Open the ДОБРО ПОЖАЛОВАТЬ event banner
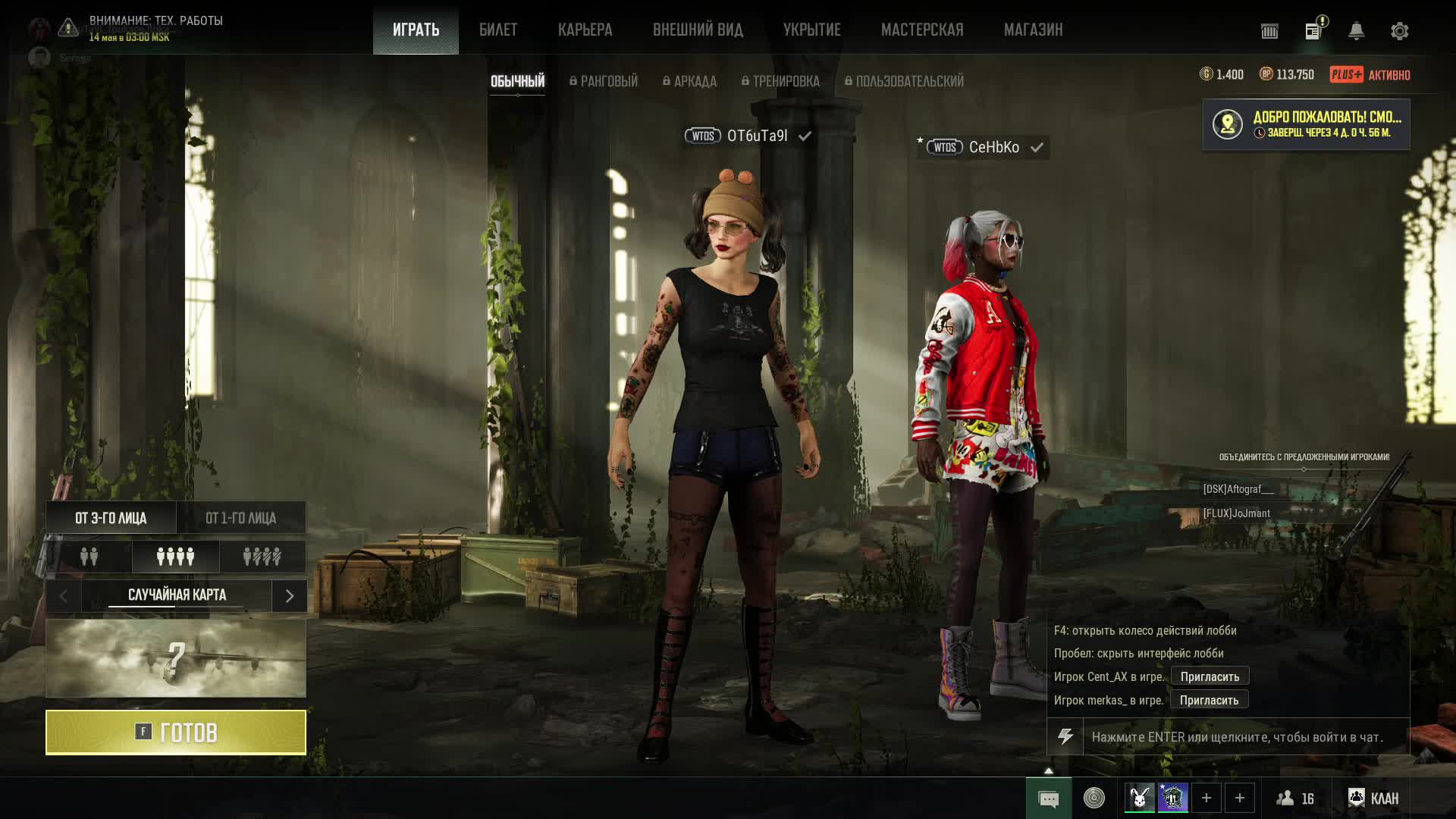 pos(1306,124)
